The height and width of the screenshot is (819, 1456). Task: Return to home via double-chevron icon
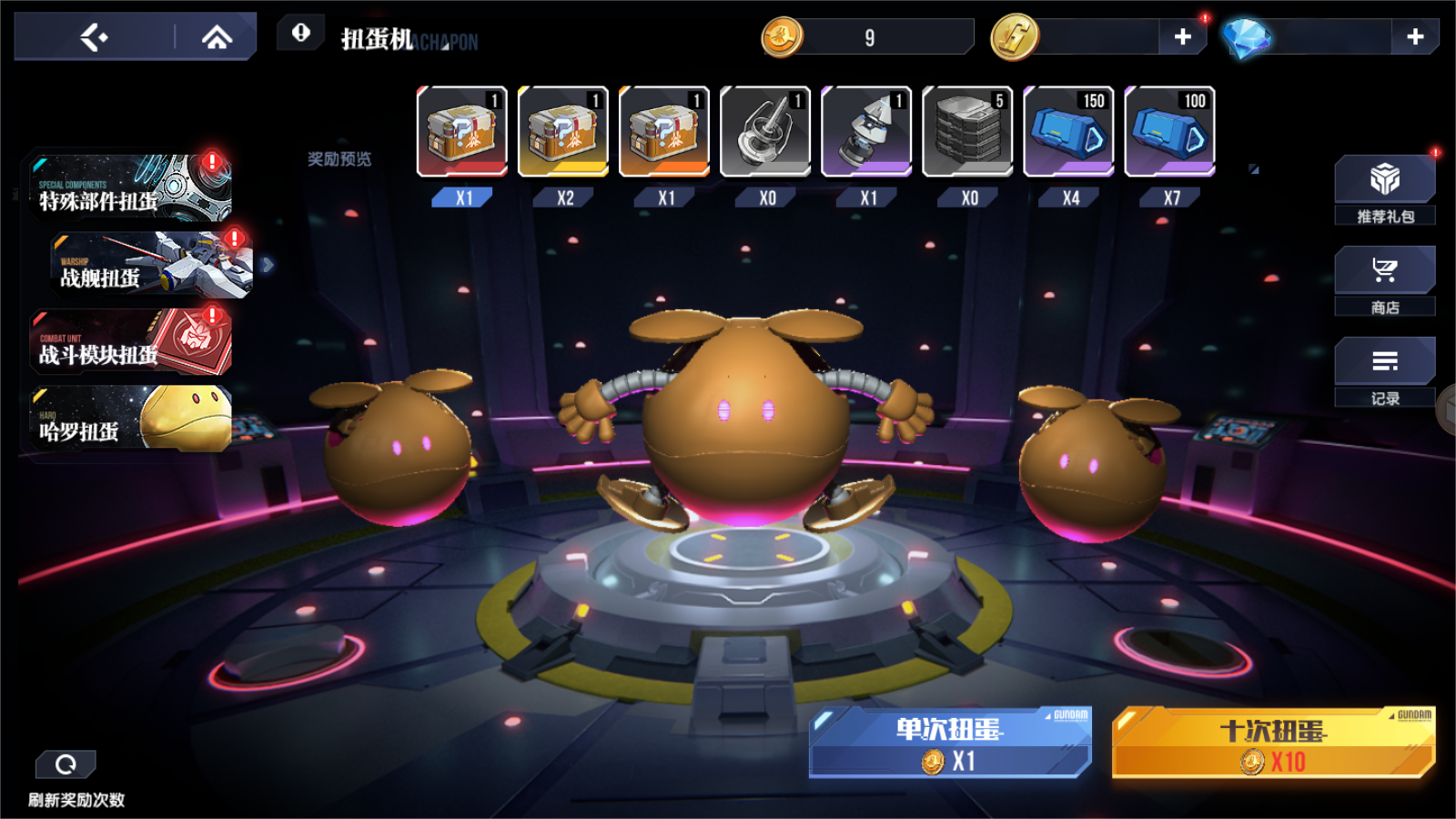coord(217,37)
